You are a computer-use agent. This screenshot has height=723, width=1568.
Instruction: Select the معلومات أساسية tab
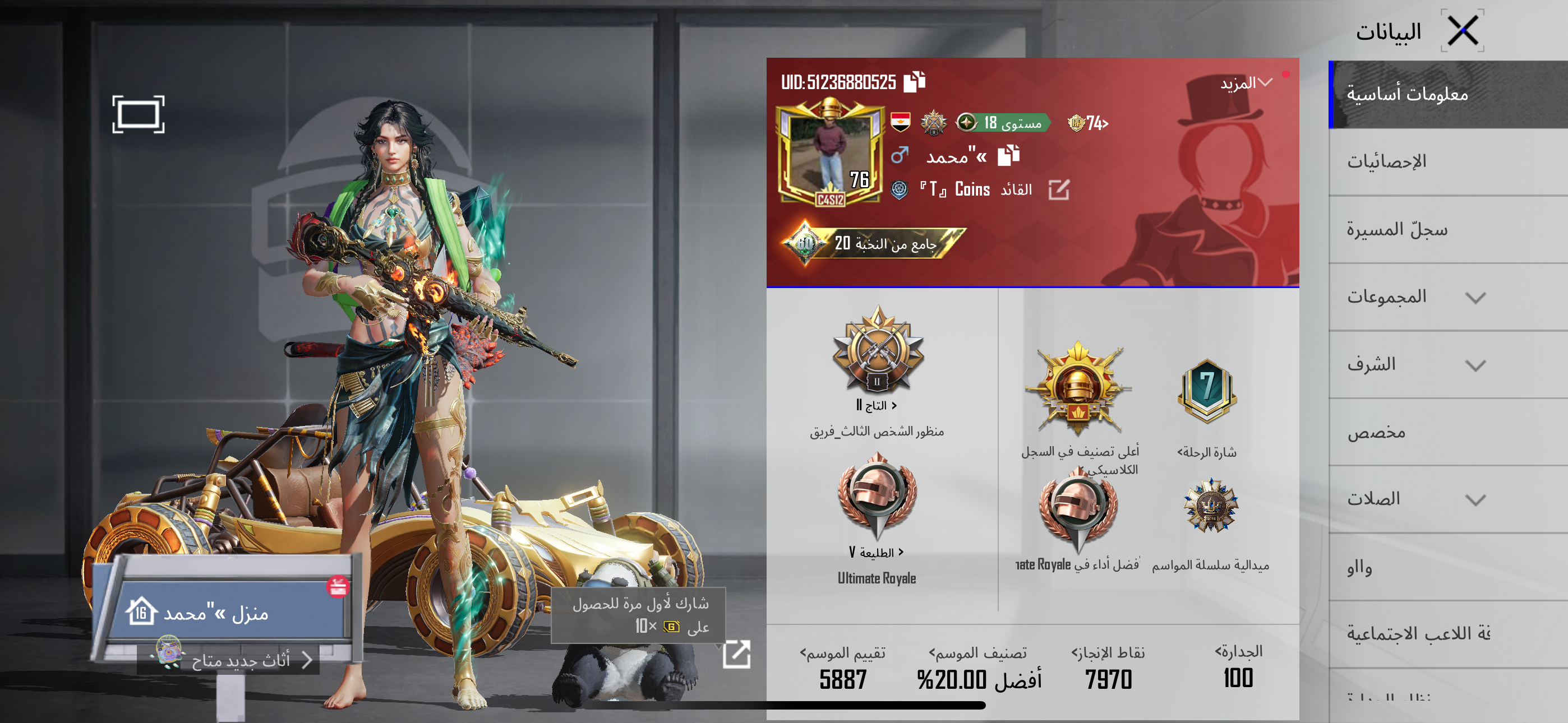pos(1449,94)
